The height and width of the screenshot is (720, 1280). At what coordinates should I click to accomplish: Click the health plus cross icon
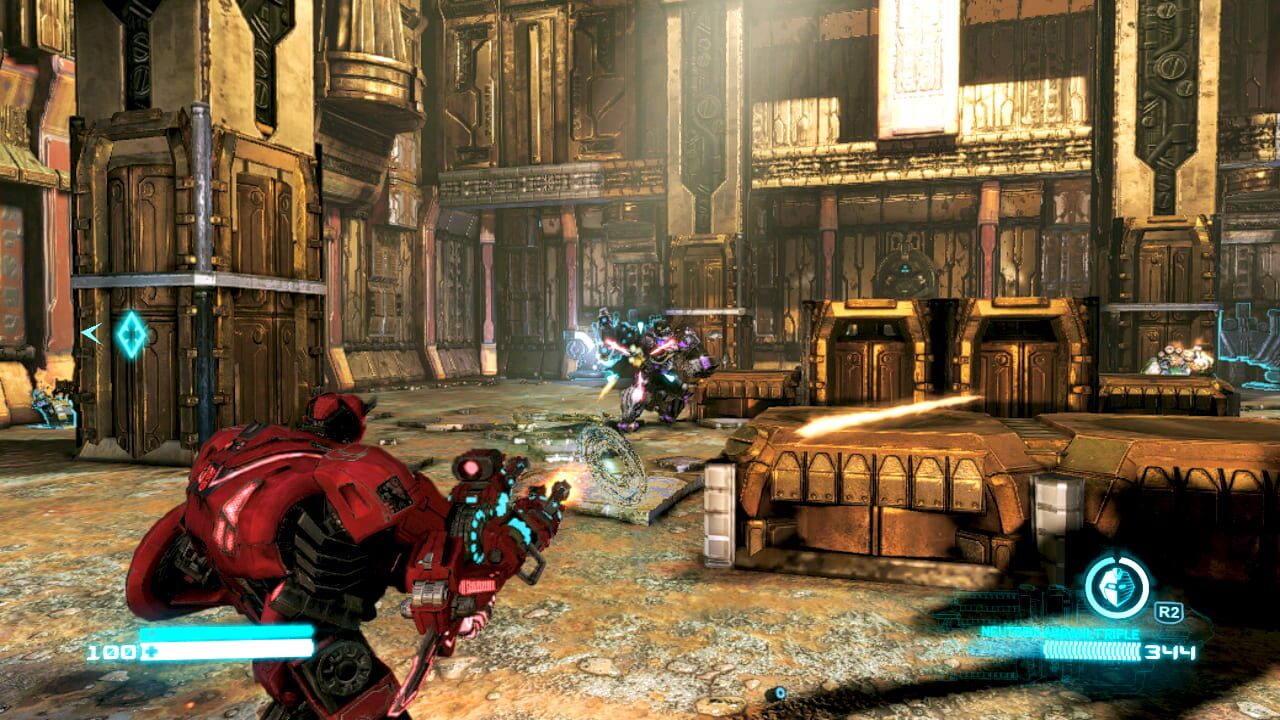151,651
